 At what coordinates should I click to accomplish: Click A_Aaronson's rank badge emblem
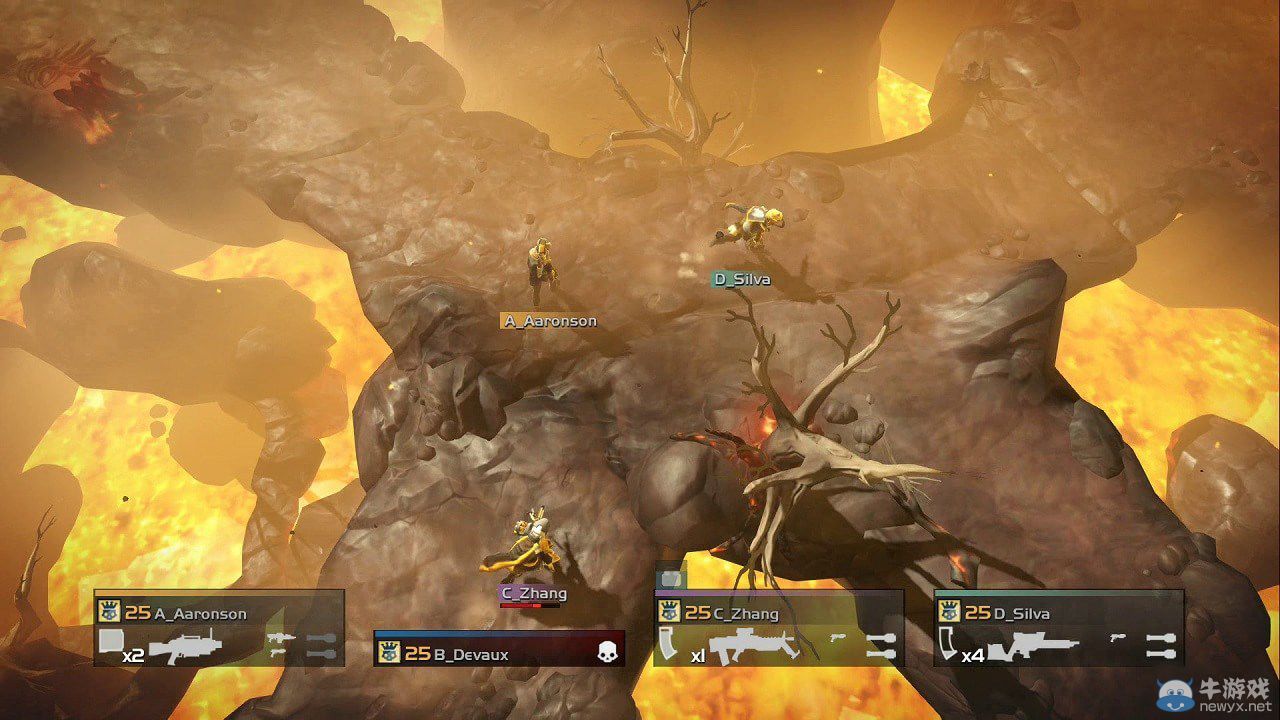click(110, 611)
